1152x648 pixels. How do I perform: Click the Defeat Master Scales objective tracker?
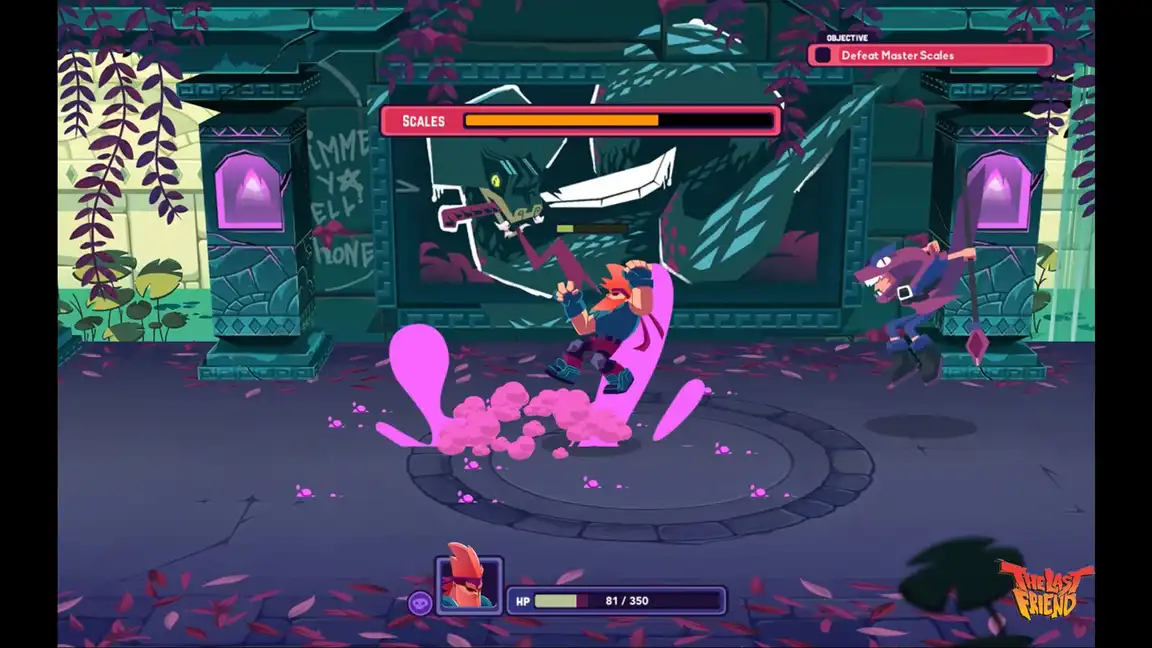point(930,55)
